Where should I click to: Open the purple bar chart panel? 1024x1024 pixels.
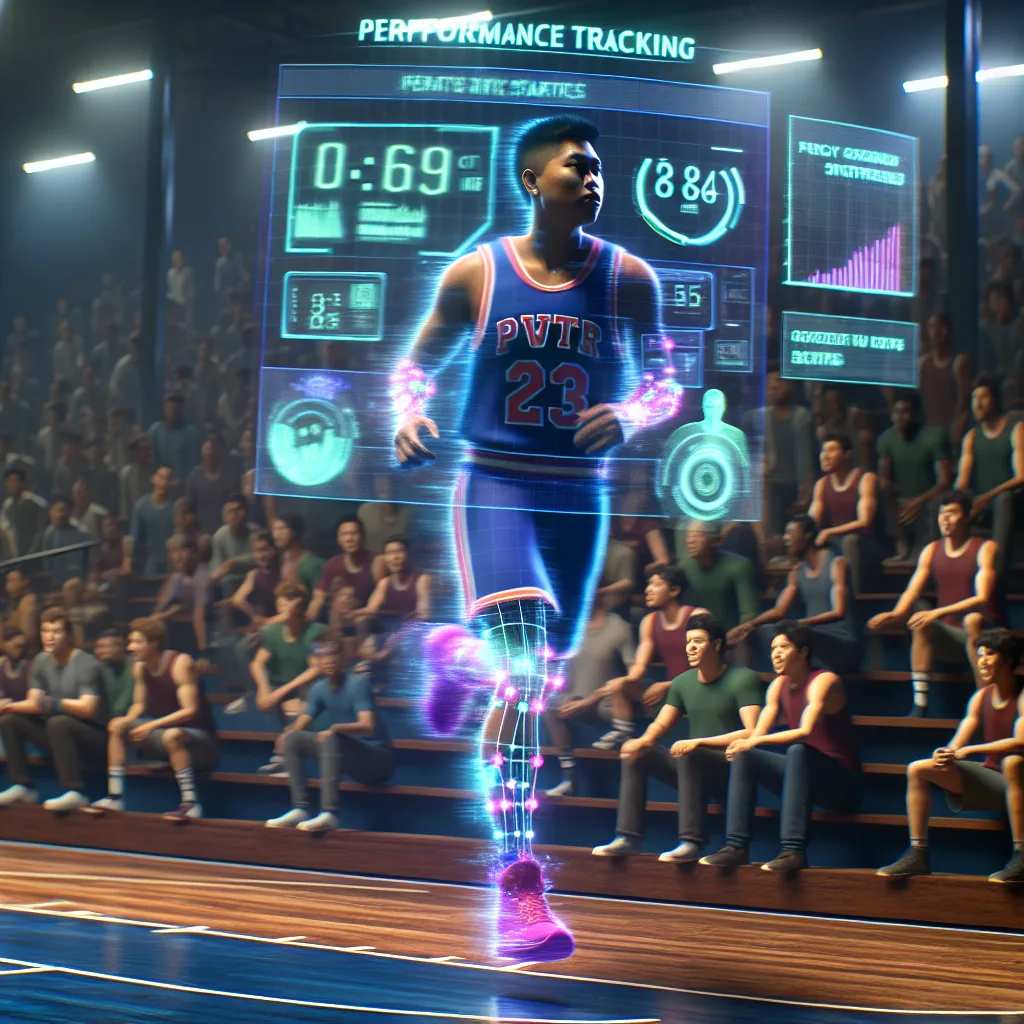click(x=851, y=206)
